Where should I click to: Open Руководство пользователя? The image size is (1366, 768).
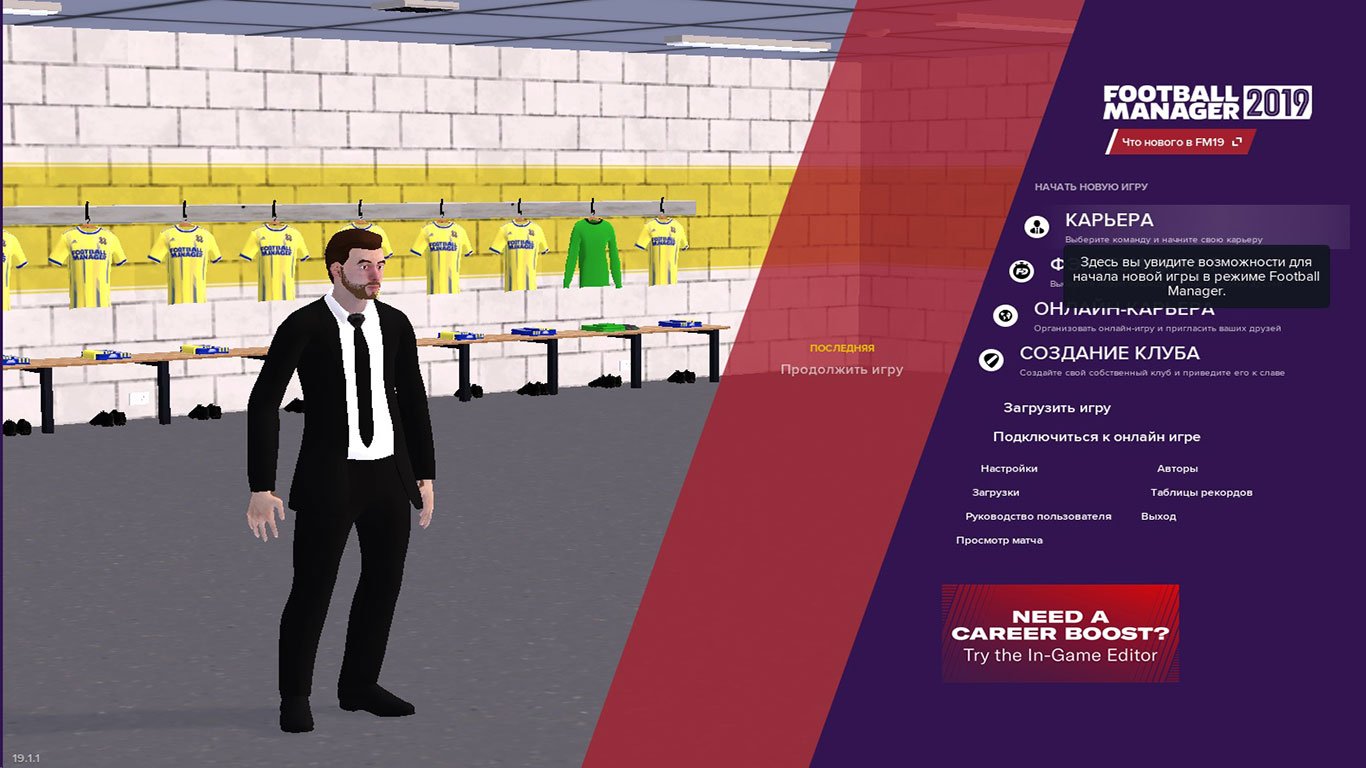pos(1038,516)
